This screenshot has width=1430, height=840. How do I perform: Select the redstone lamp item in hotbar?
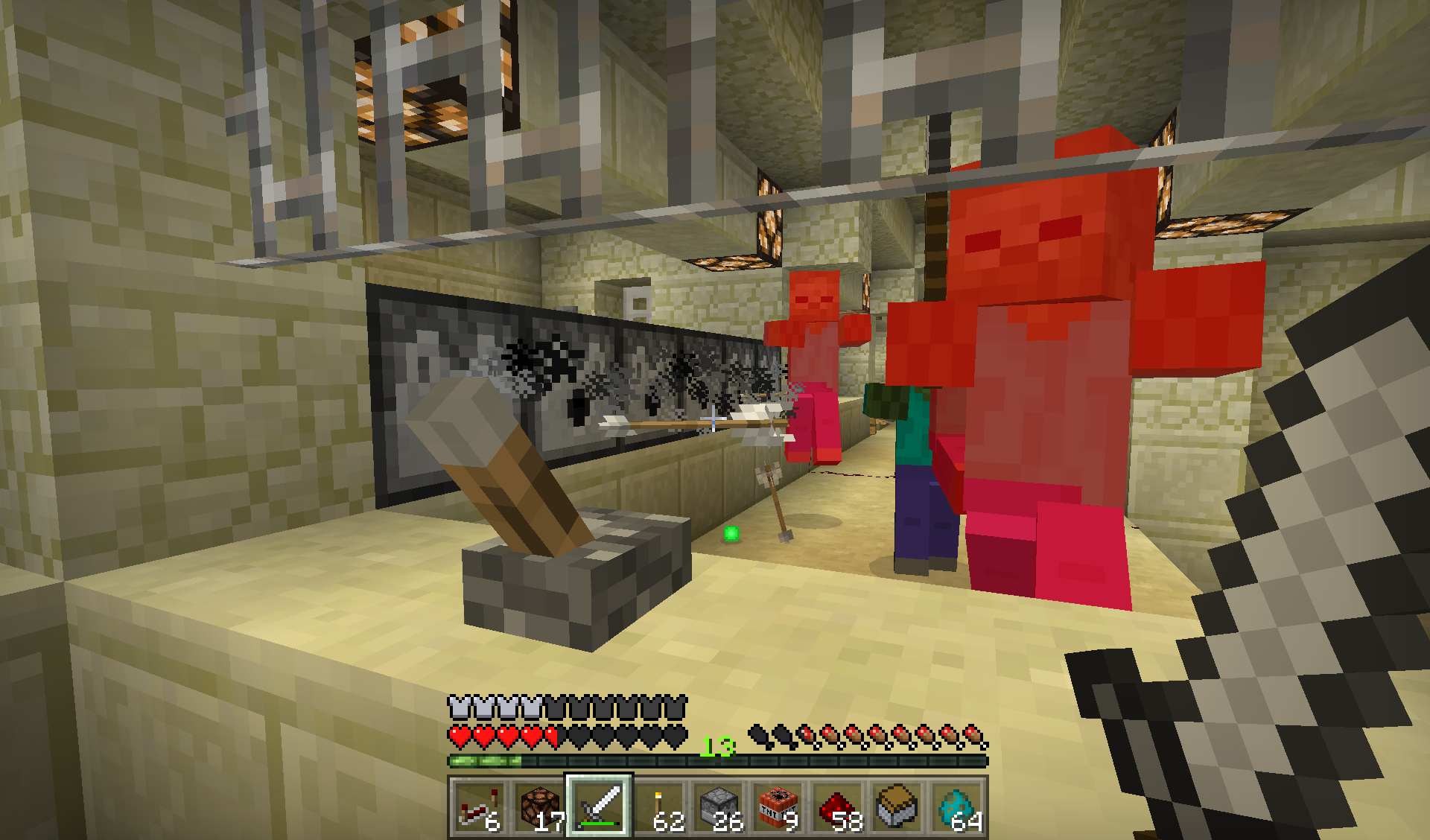[539, 808]
